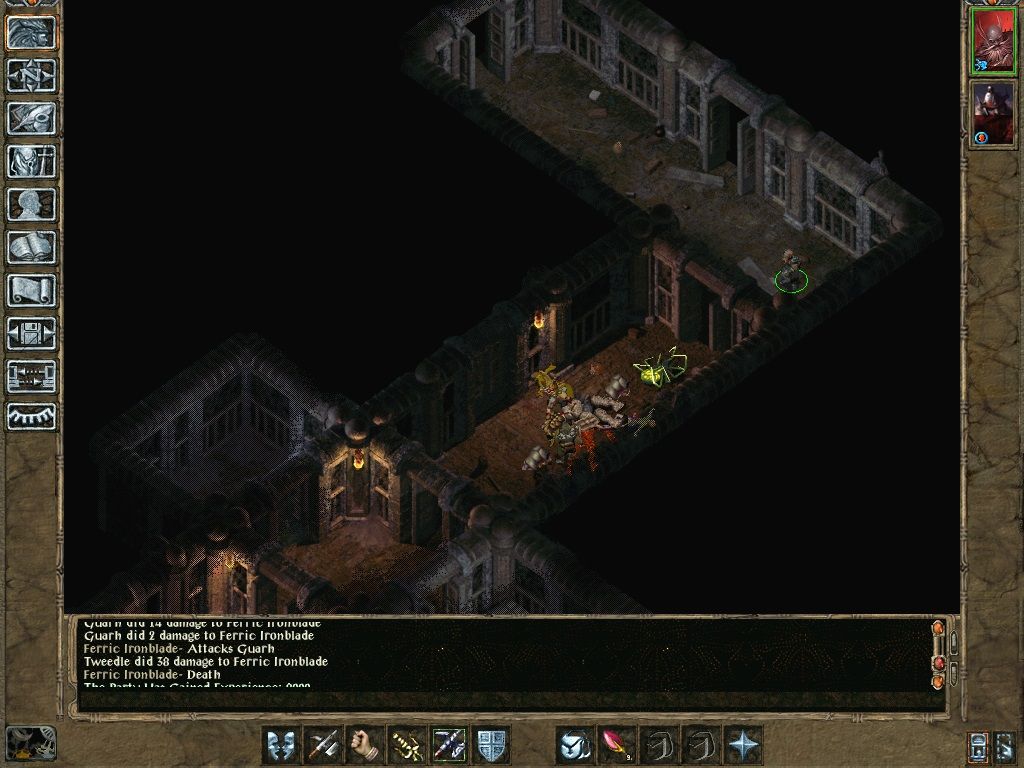Viewport: 1024px width, 768px height.
Task: Open the options menu with the floppy disk icon
Action: 32,333
